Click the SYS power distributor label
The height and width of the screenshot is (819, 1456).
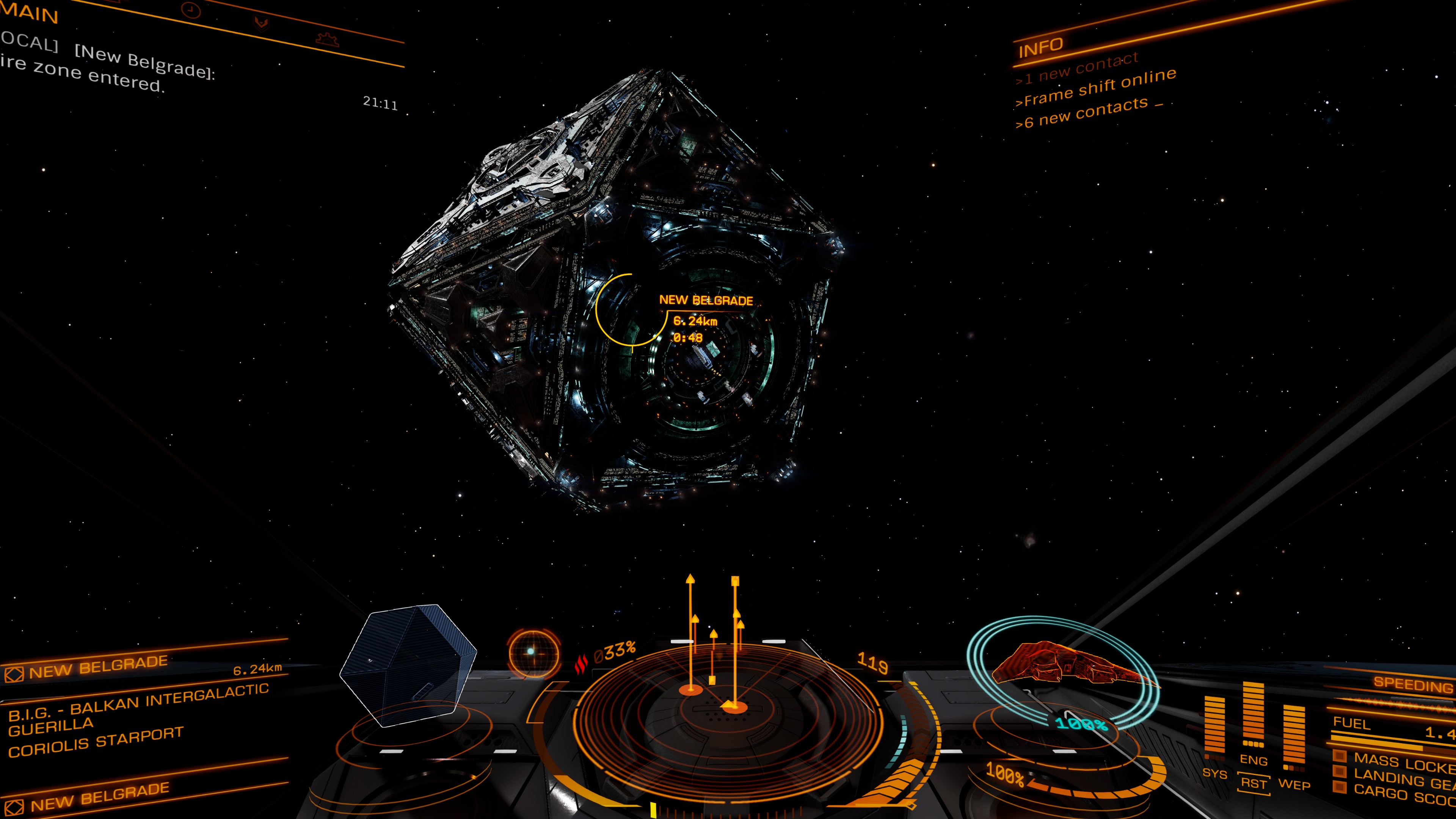(x=1214, y=773)
